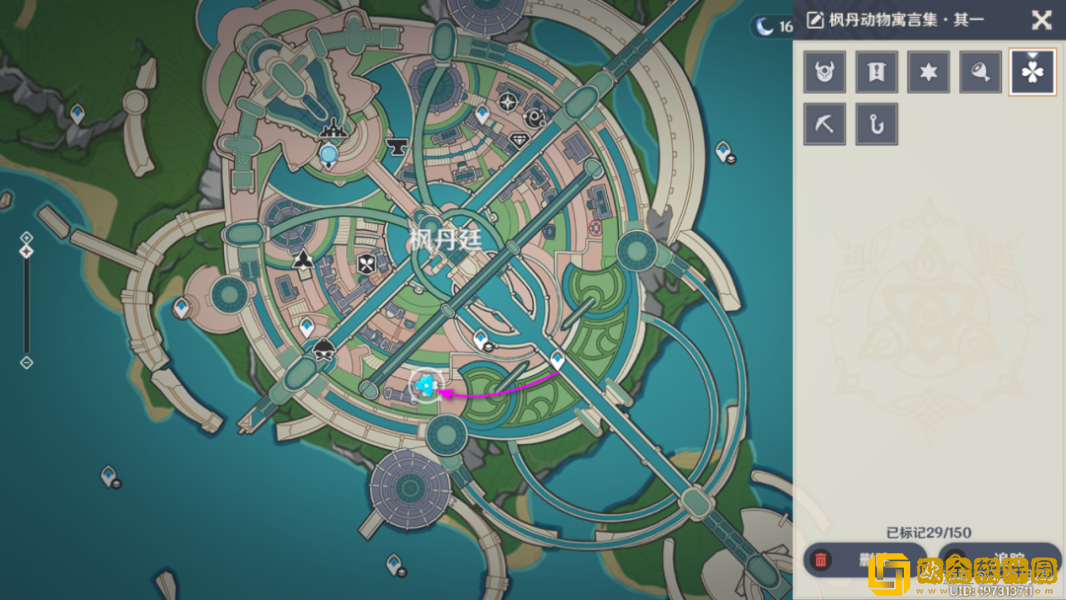Choose the horned monster marker icon
This screenshot has height=600, width=1066.
[x=825, y=72]
